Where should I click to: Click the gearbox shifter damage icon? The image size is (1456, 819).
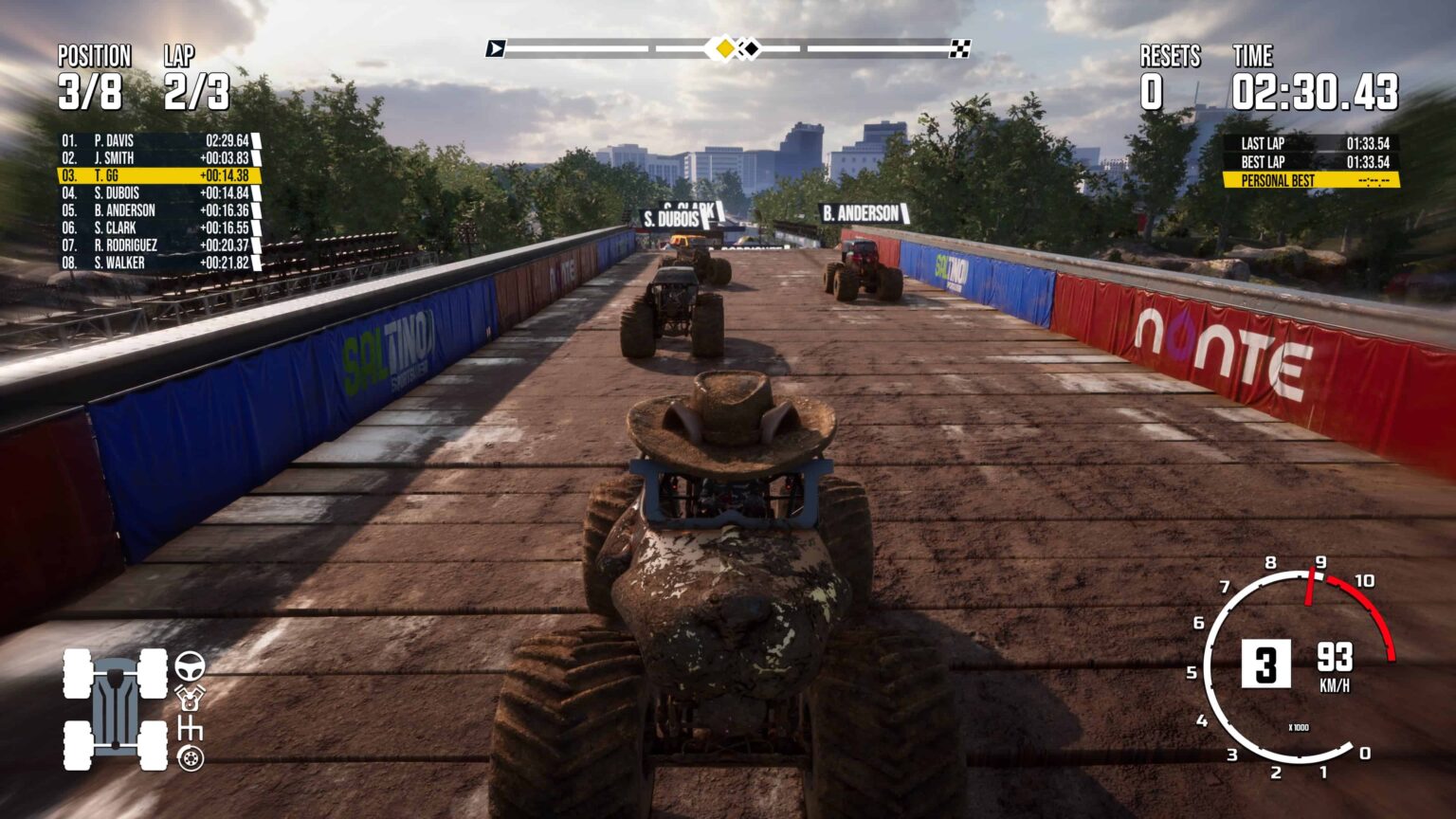tap(190, 728)
